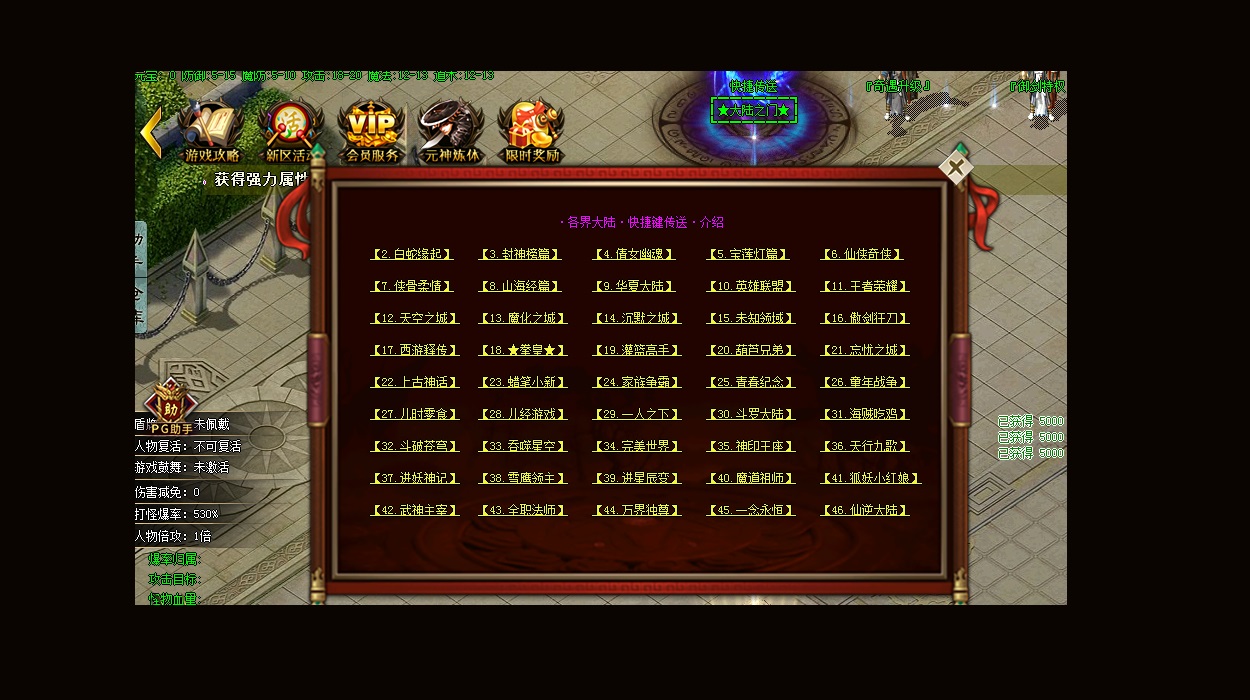
Task: Choose the 【26.童年战争】 link
Action: 865,382
